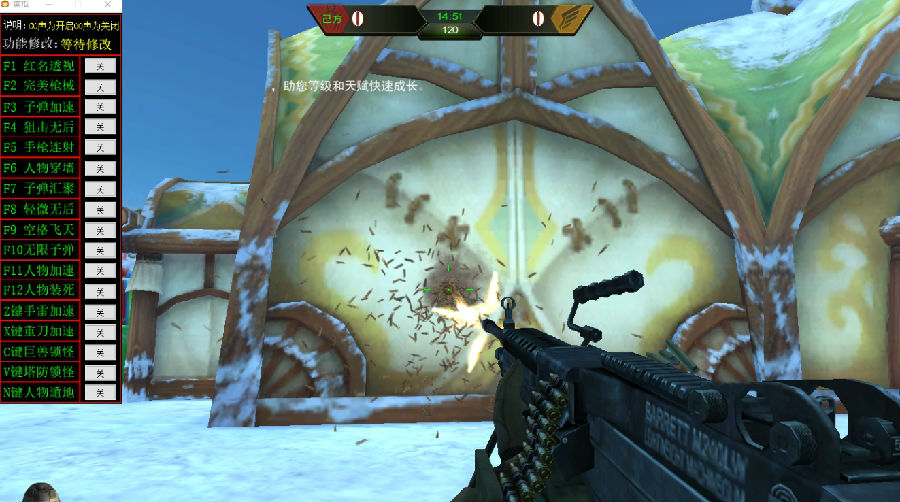
Task: Activate the F7 子弹汇聚 button
Action: point(100,189)
